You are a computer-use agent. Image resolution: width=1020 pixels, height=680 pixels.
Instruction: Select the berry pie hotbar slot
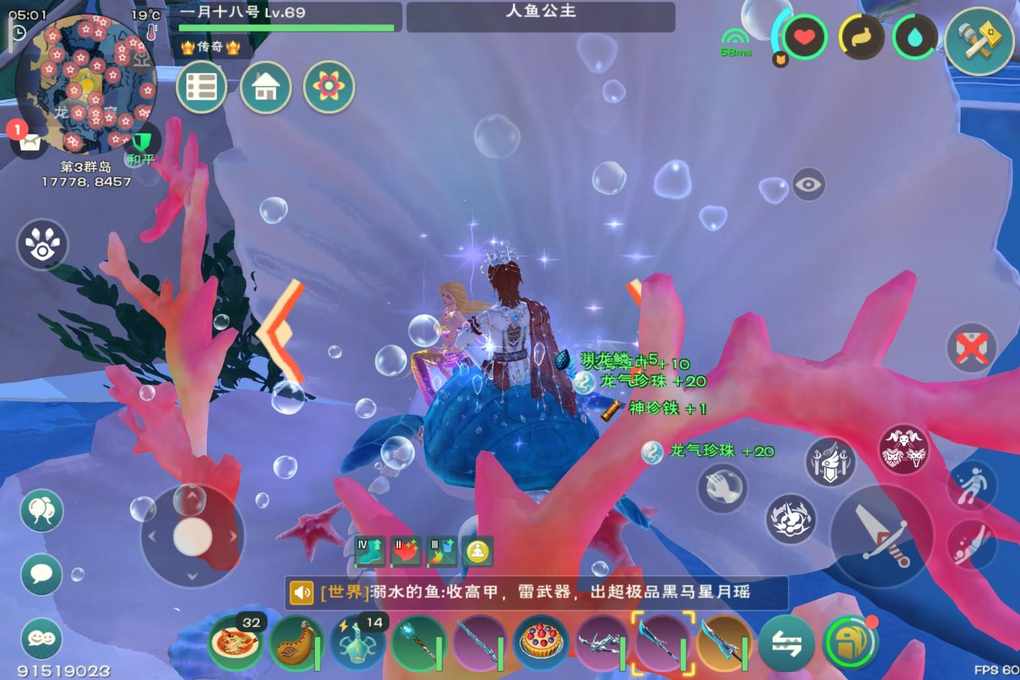click(541, 642)
